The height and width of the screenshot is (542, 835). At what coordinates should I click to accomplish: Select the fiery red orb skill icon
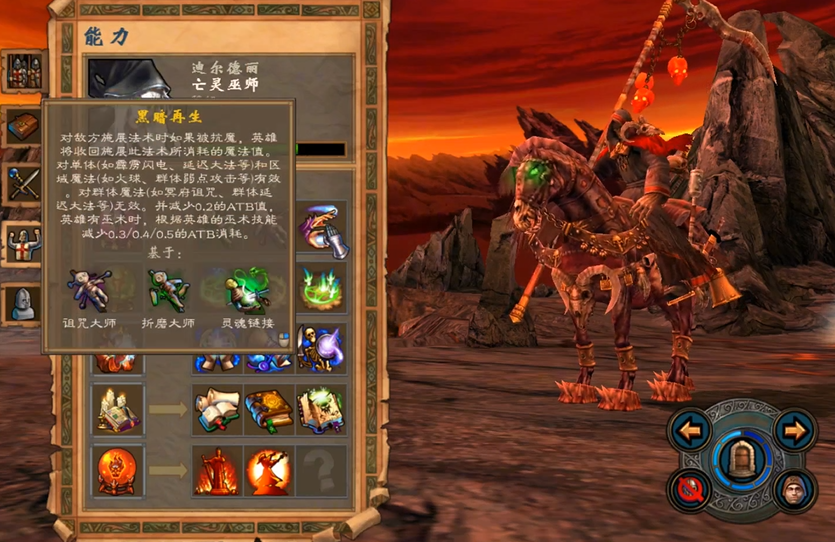point(115,470)
